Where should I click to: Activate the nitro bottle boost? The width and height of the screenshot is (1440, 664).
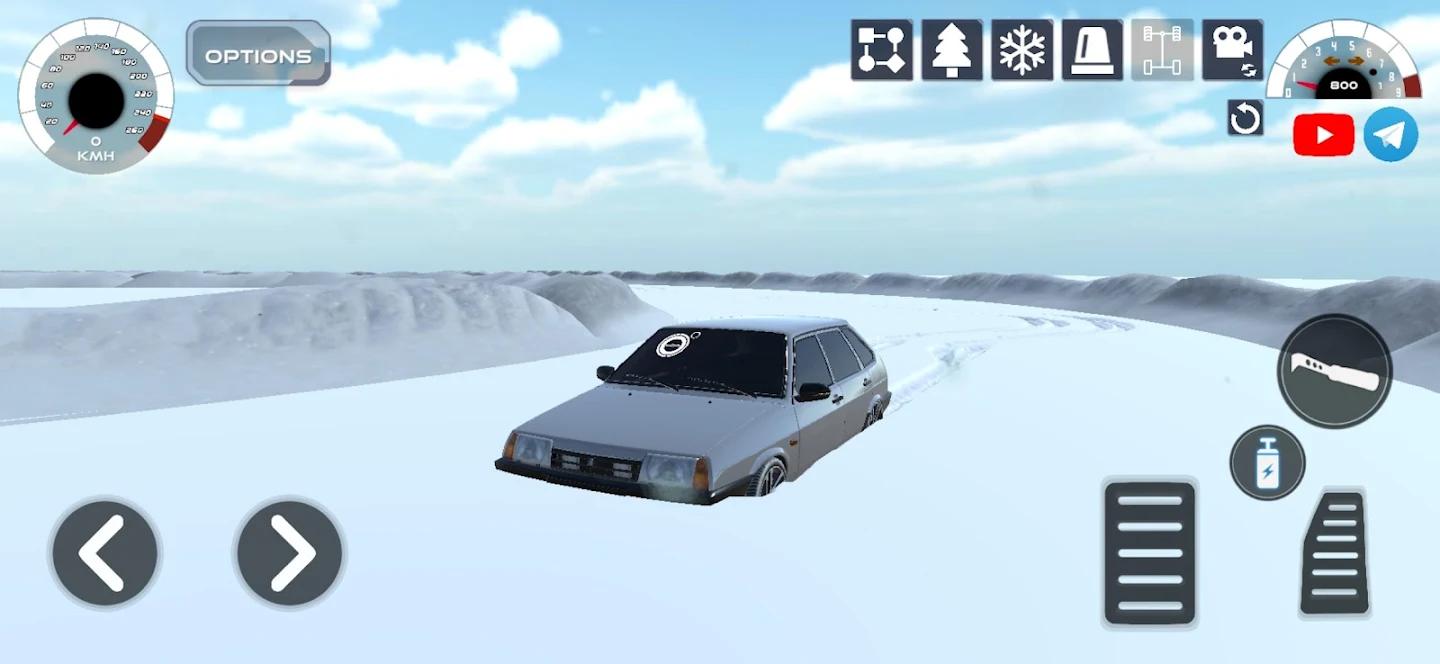click(1267, 462)
